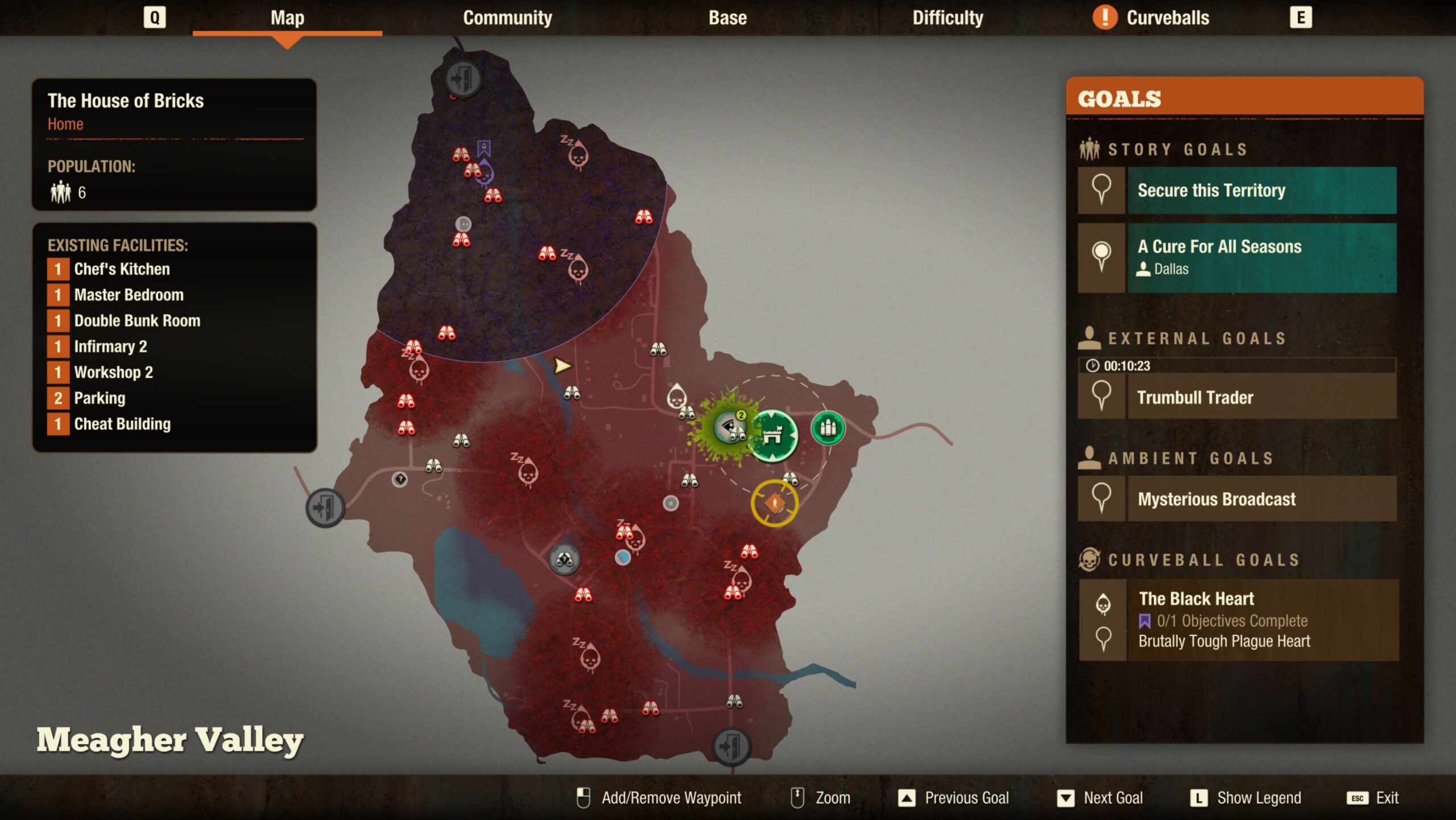1456x820 pixels.
Task: Select the gray binoculars survey point marker
Action: 564,559
